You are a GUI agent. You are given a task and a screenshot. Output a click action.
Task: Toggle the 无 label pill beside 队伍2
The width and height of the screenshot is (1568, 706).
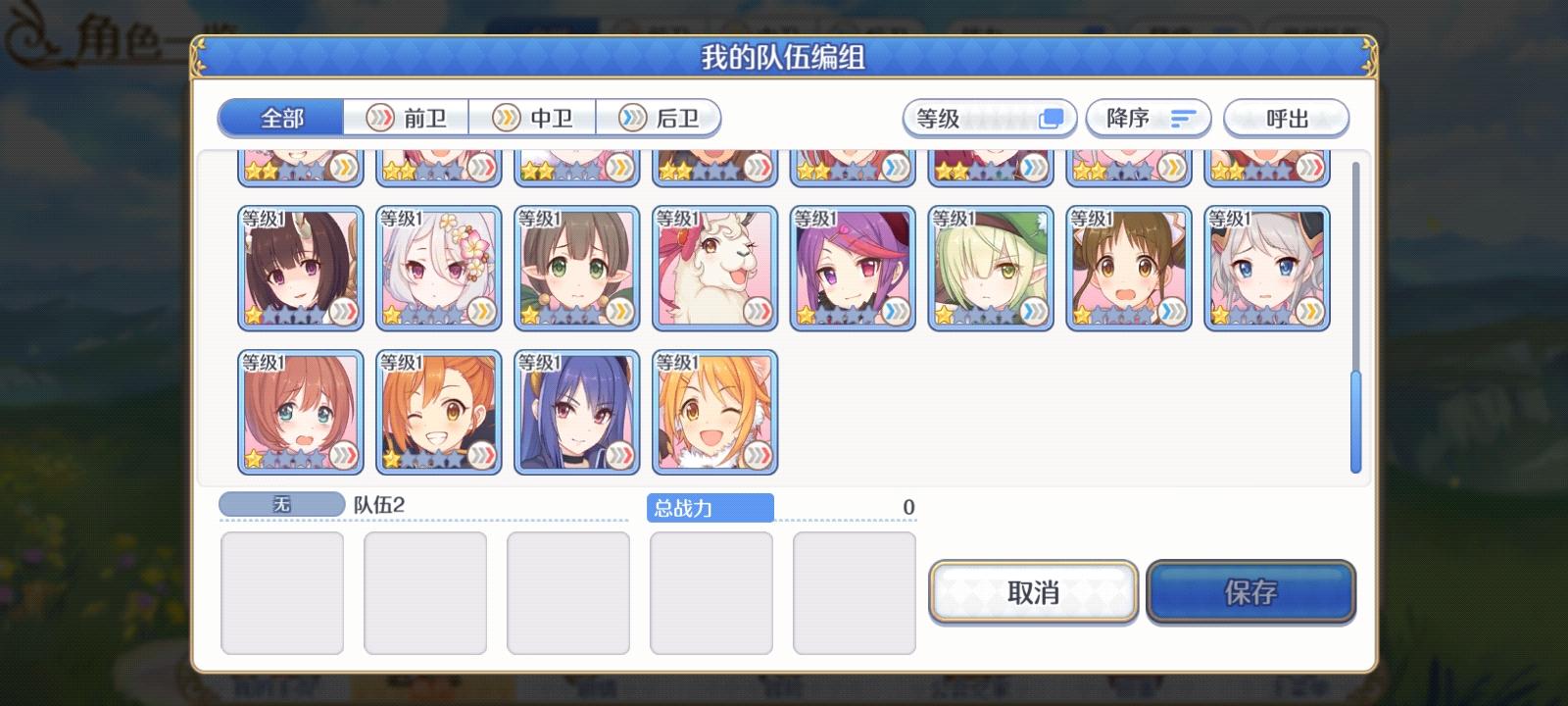279,503
